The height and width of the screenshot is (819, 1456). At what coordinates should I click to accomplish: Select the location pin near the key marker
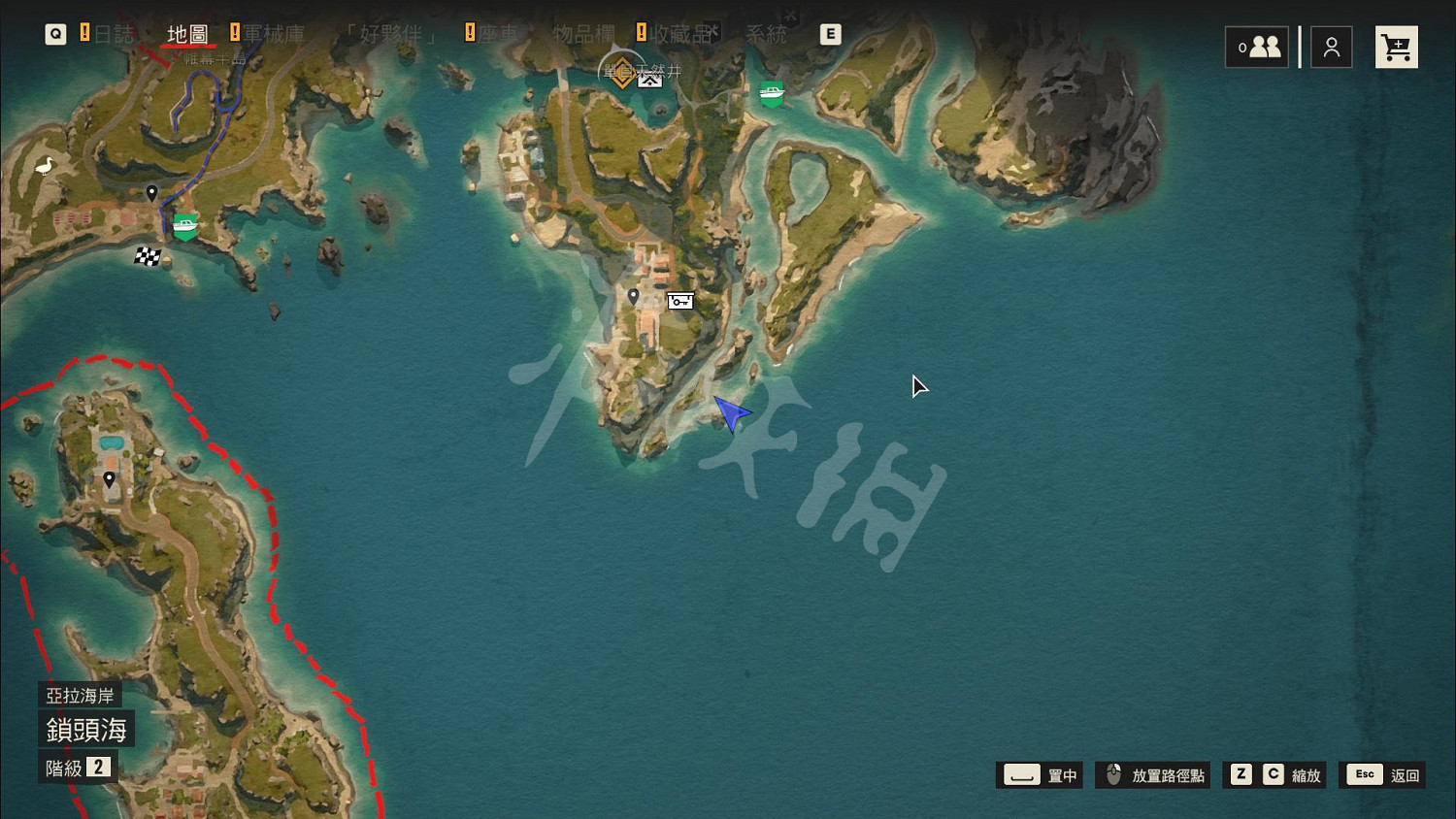[x=634, y=296]
